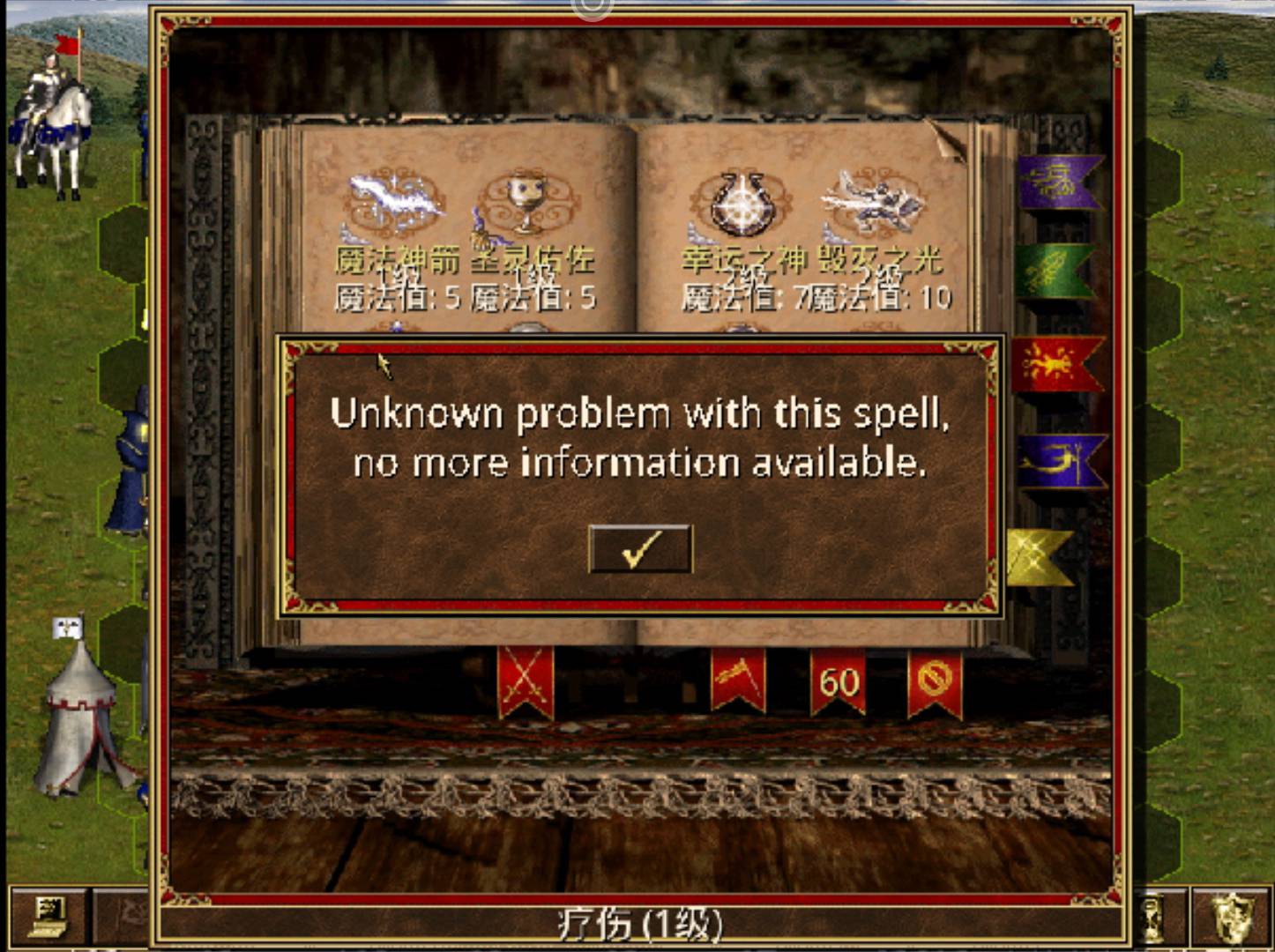Switch to the Air Magic purple bookmark
This screenshot has height=952, width=1275.
coord(1059,181)
